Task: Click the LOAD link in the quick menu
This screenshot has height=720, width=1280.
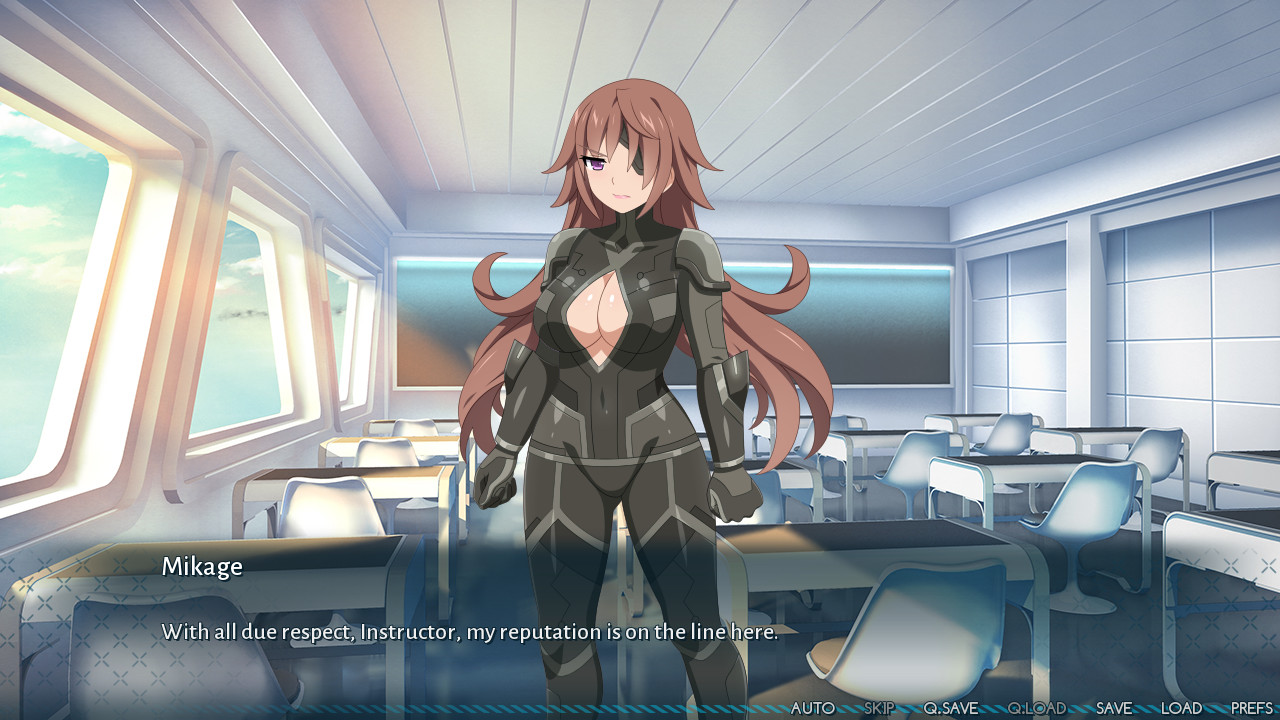Action: point(1184,706)
